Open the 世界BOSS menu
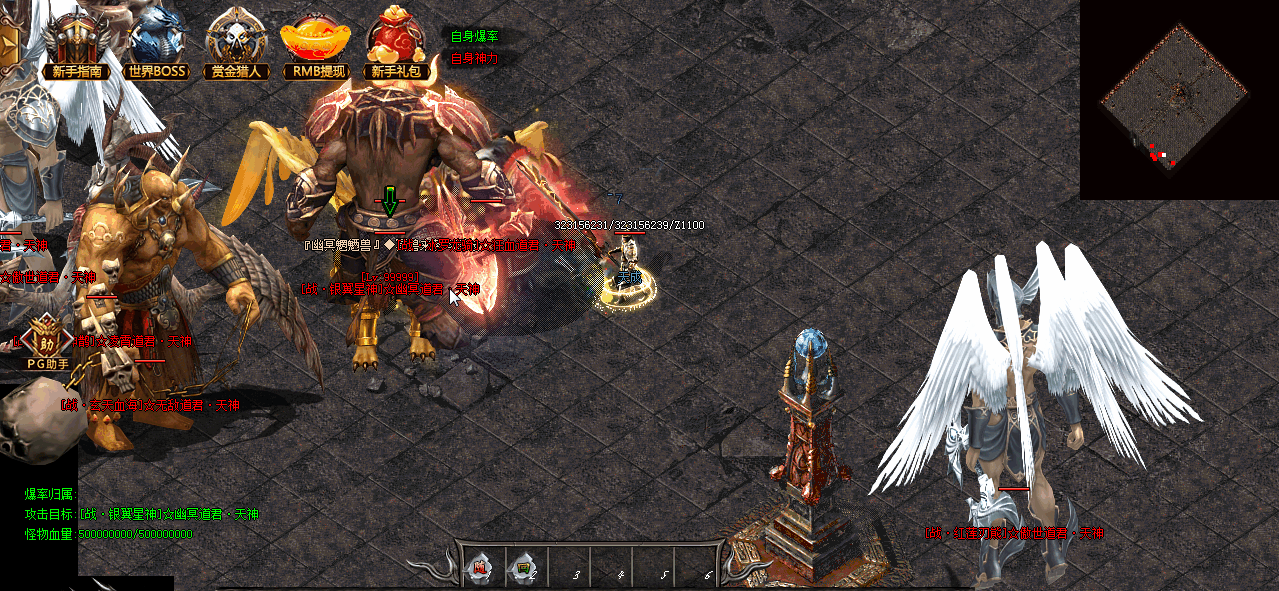This screenshot has height=591, width=1279. [x=157, y=44]
